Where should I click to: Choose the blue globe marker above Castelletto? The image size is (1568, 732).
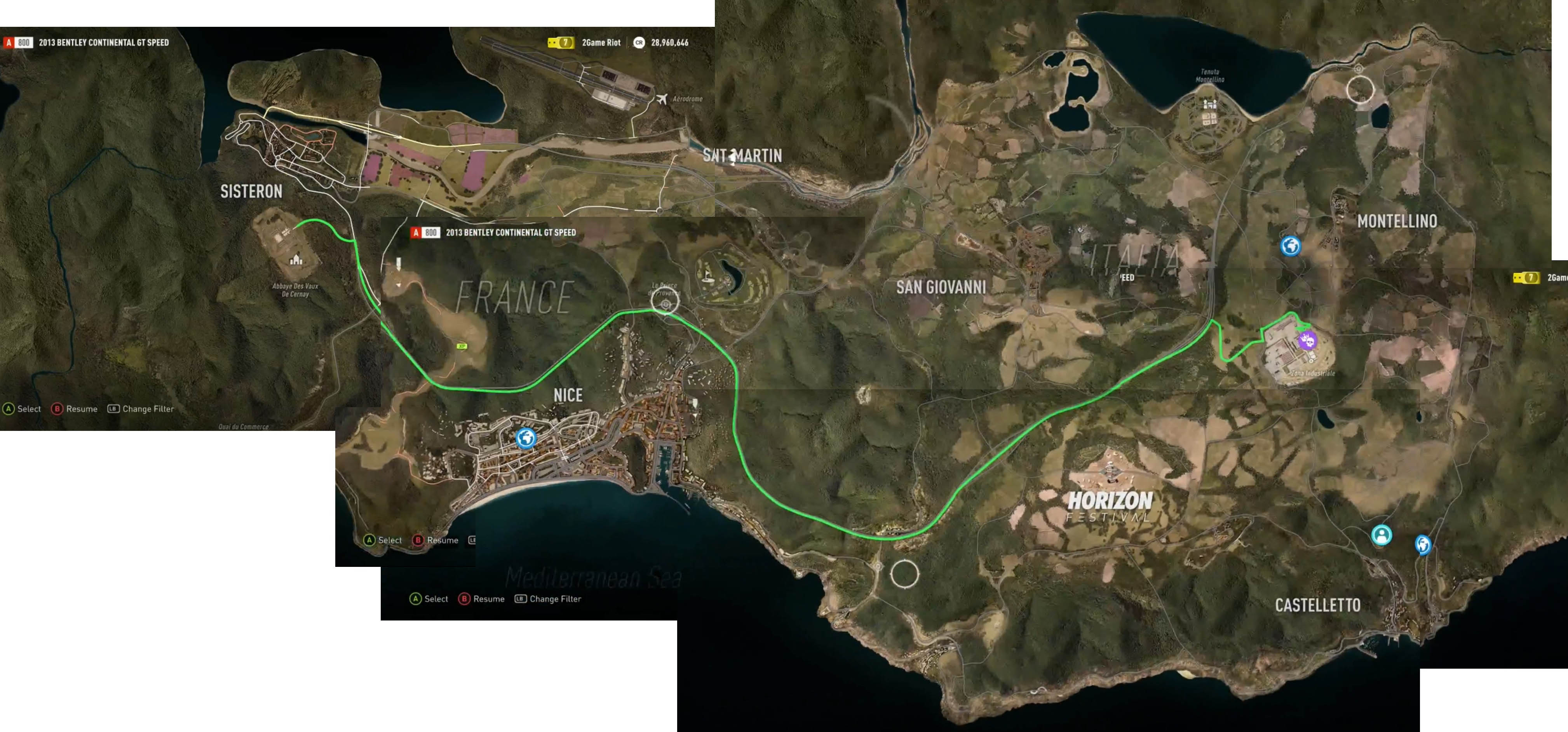point(1423,544)
